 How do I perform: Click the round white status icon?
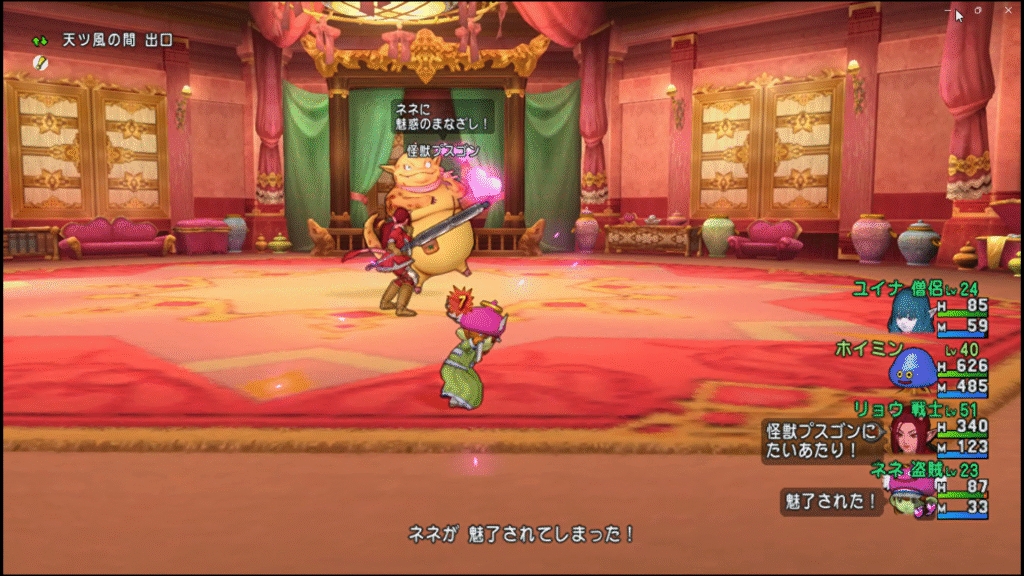[40, 62]
